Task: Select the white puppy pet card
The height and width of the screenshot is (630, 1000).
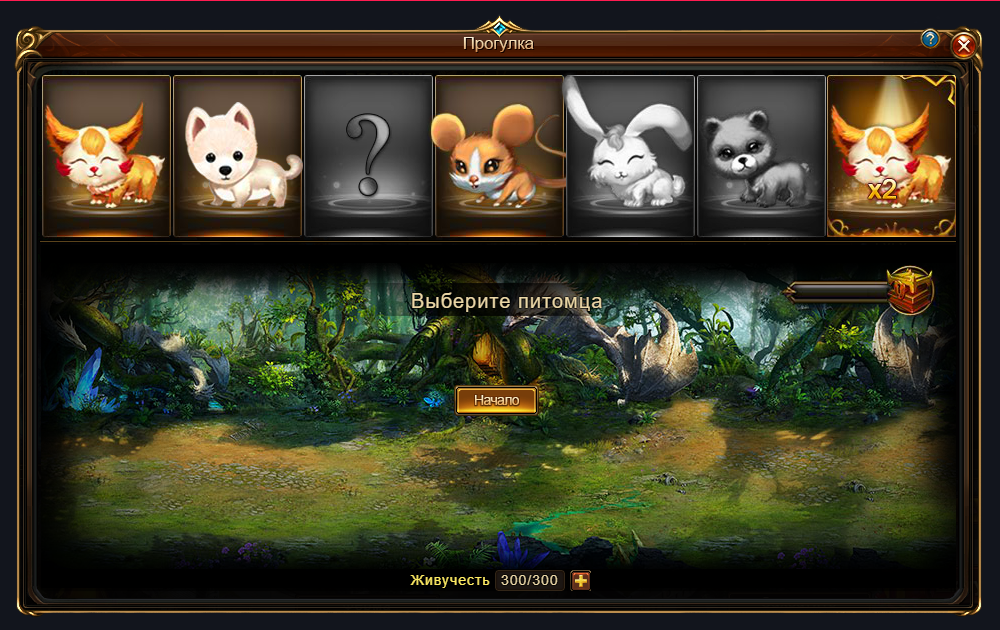Action: tap(237, 156)
